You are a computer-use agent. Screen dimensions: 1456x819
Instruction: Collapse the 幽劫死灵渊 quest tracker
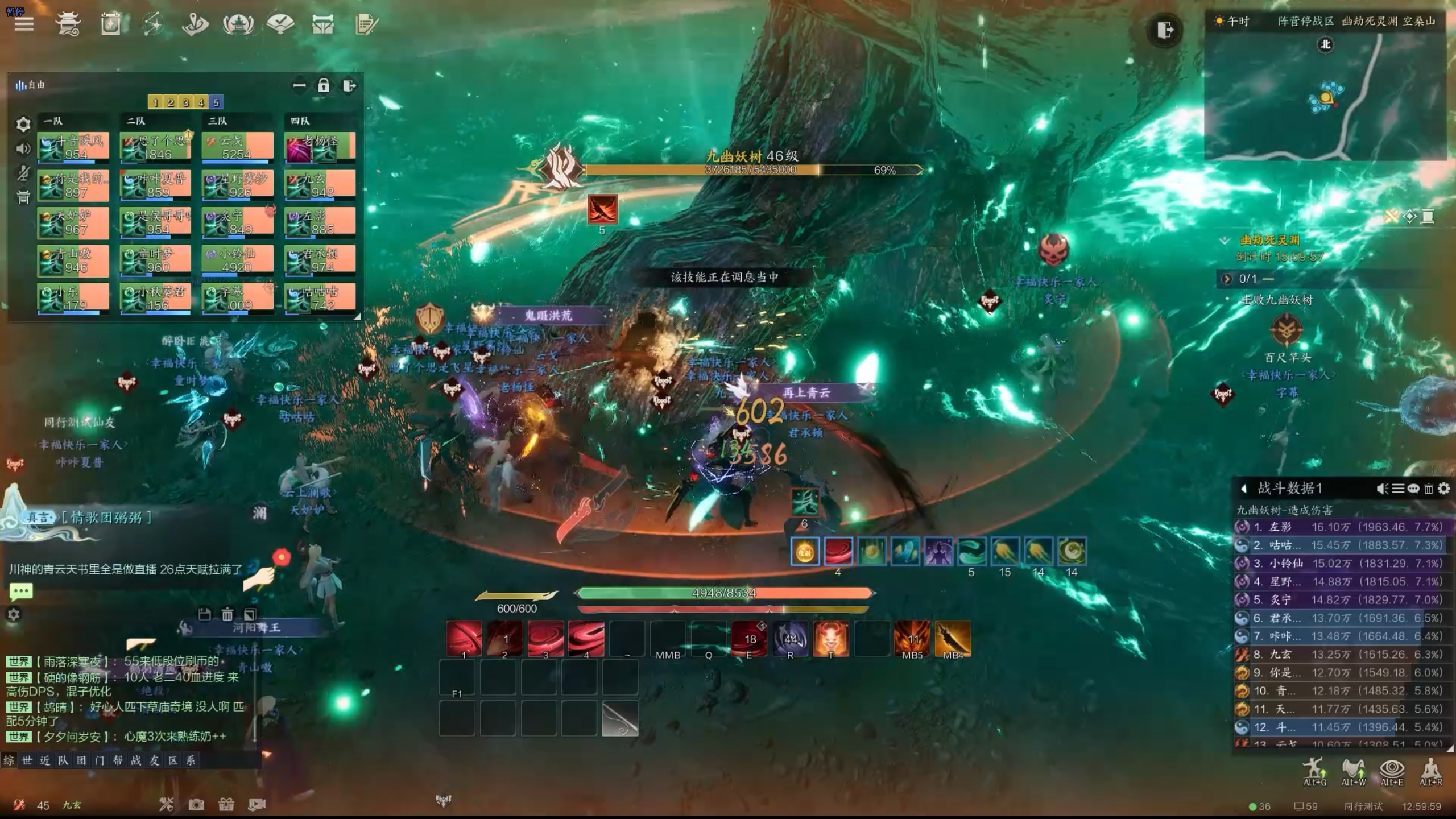pos(1225,241)
